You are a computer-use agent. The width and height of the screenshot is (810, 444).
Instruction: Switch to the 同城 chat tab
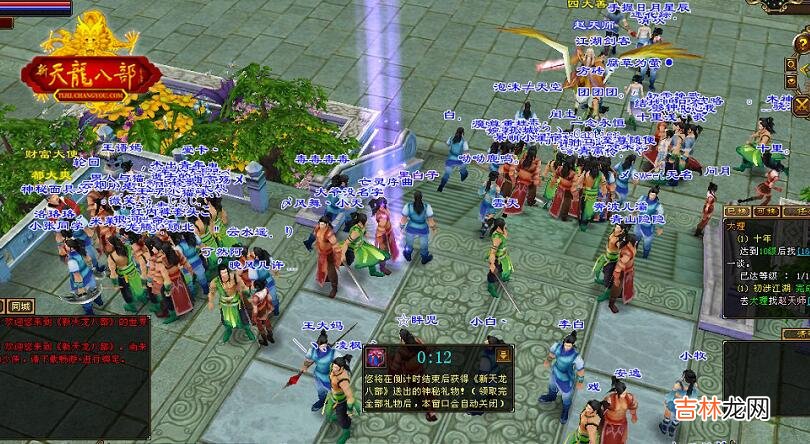pos(19,306)
